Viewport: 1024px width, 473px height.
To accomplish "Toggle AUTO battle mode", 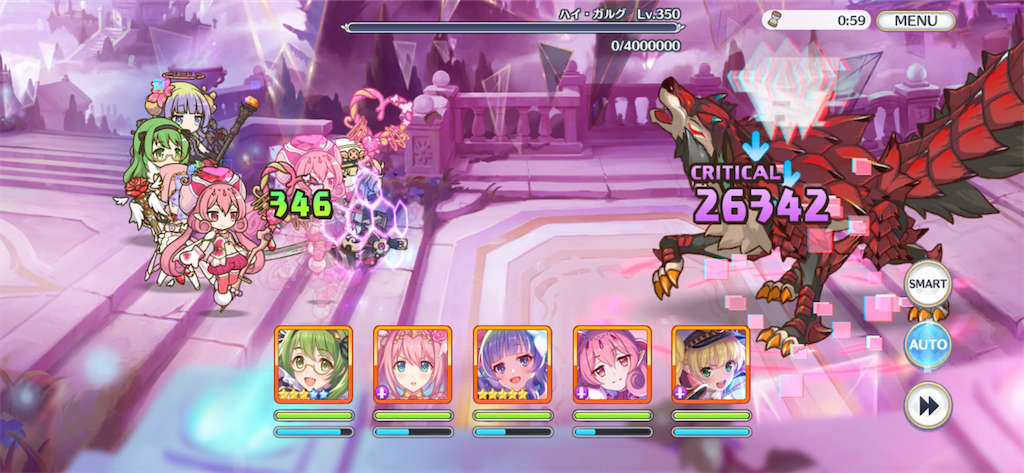I will coord(927,344).
